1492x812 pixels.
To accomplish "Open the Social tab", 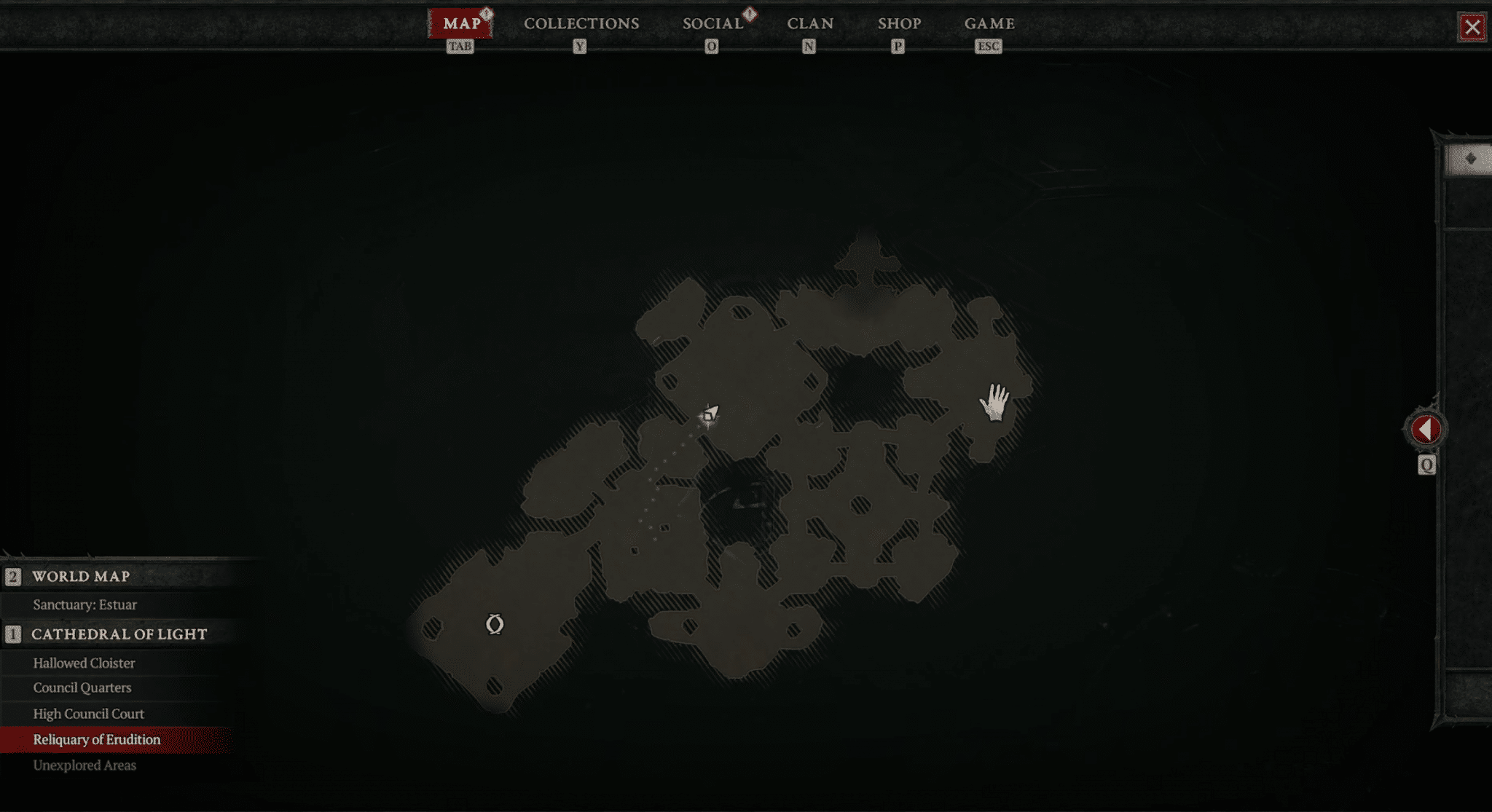I will (712, 23).
